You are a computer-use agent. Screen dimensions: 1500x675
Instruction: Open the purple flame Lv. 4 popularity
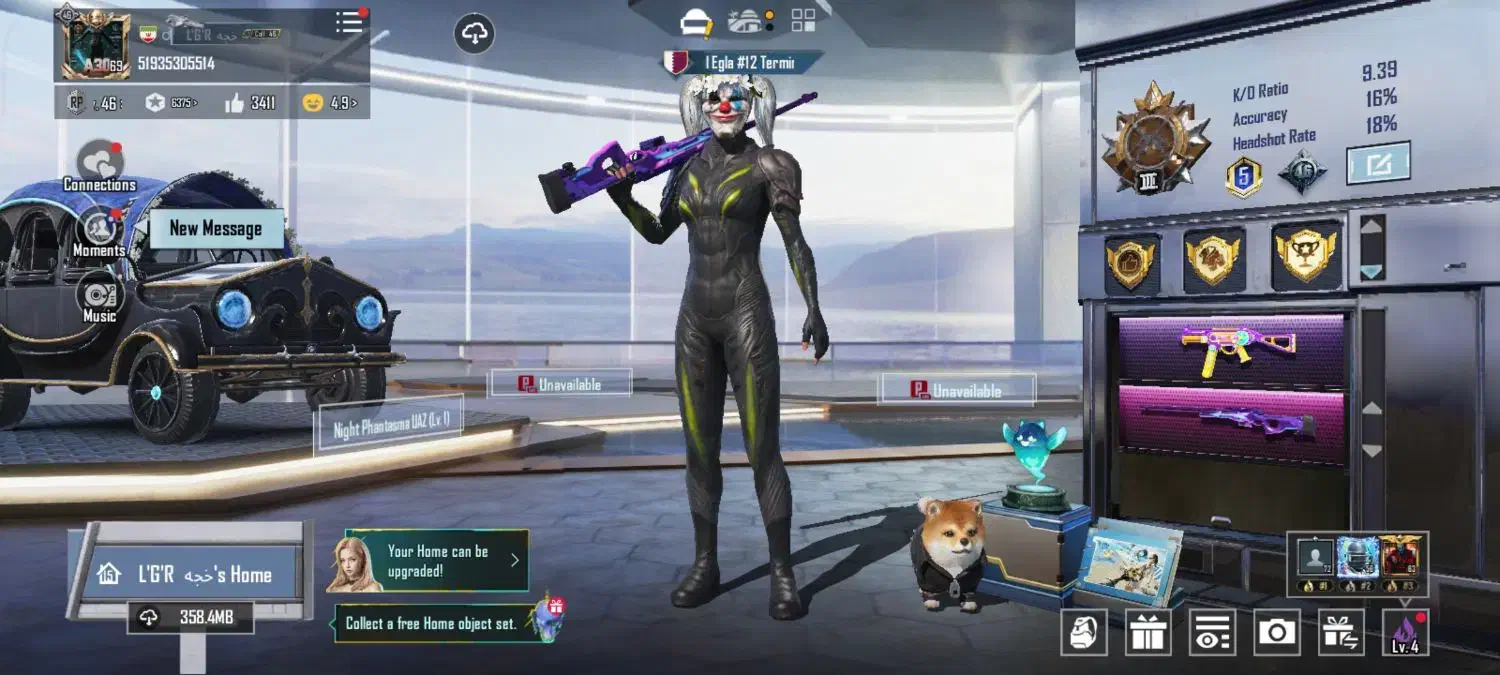[1405, 632]
